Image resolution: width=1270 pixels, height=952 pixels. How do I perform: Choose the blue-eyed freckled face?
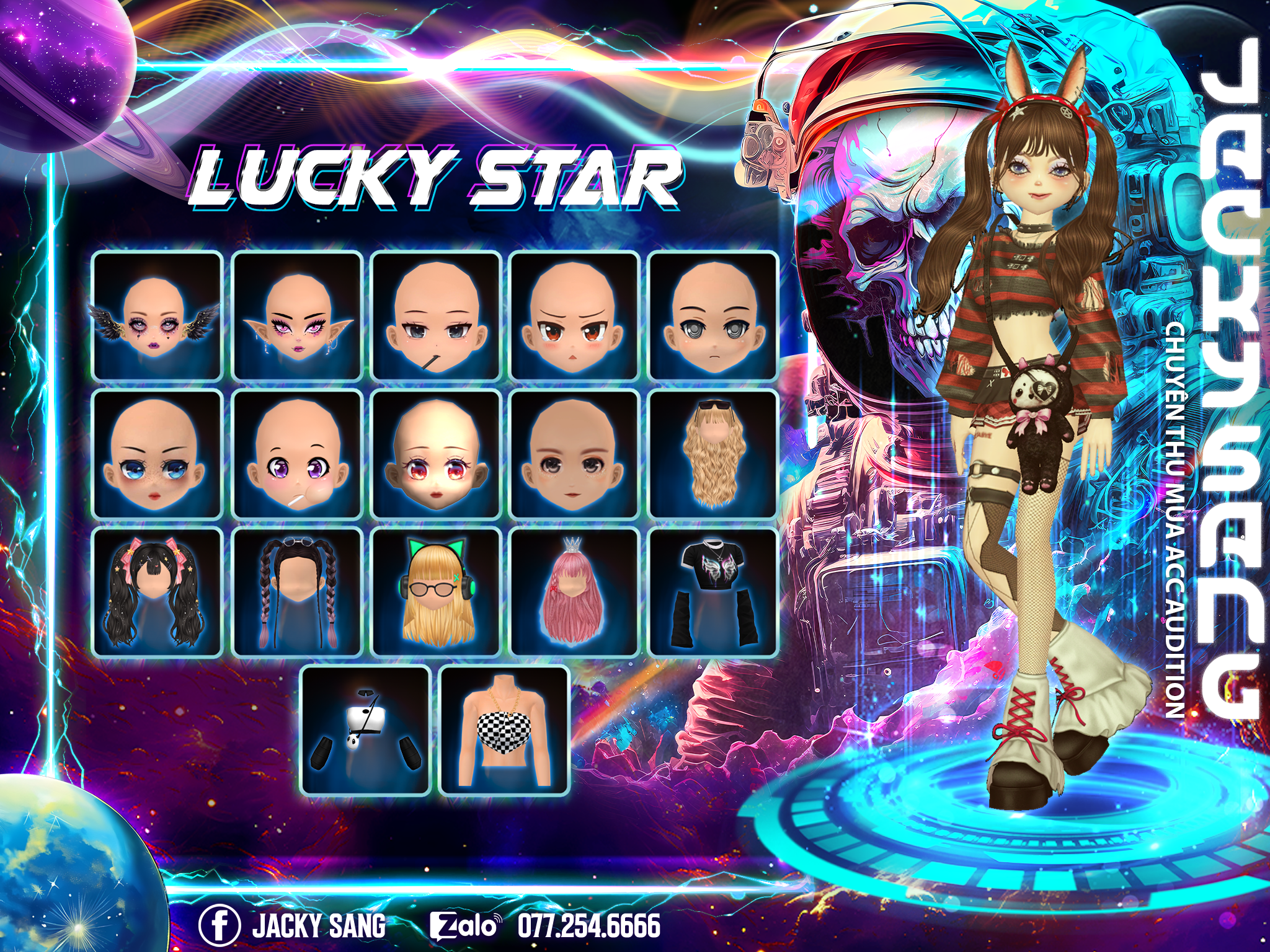coord(157,454)
